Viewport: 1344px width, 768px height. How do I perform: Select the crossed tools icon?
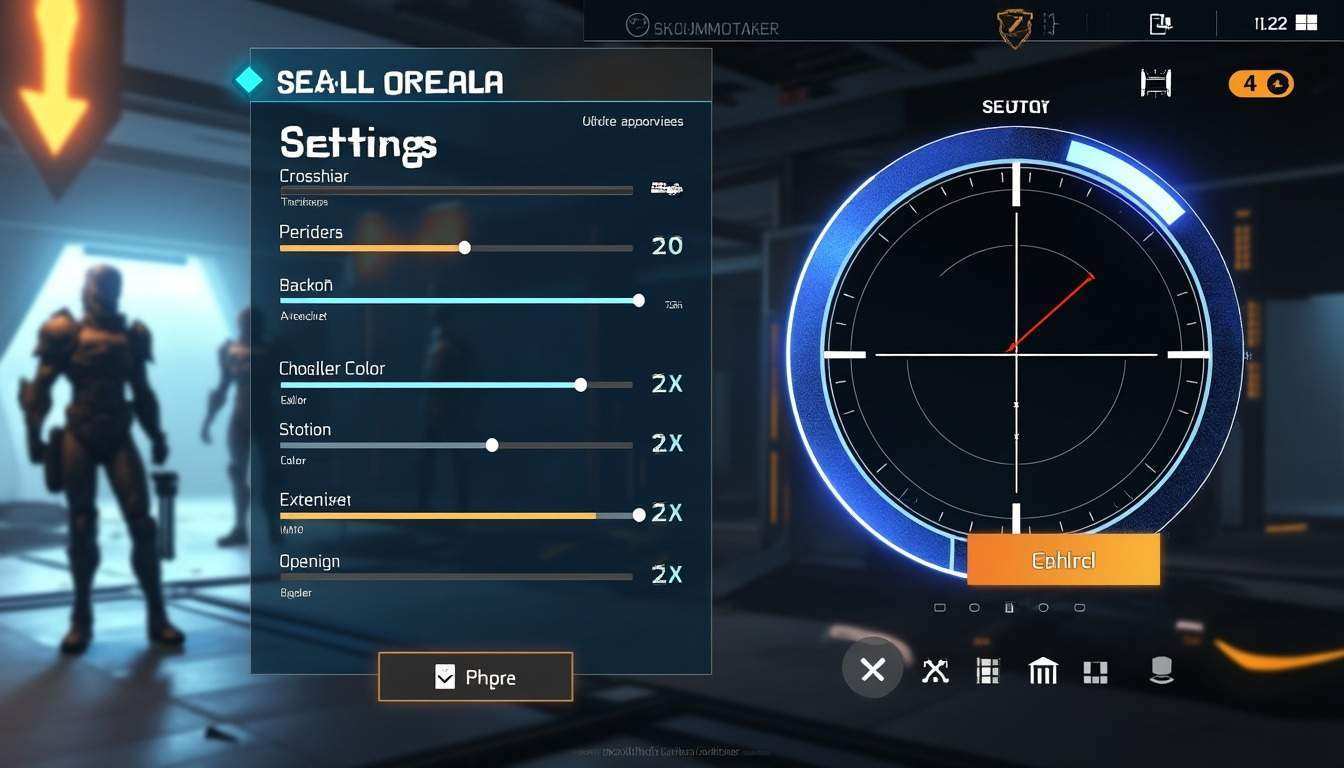[935, 671]
